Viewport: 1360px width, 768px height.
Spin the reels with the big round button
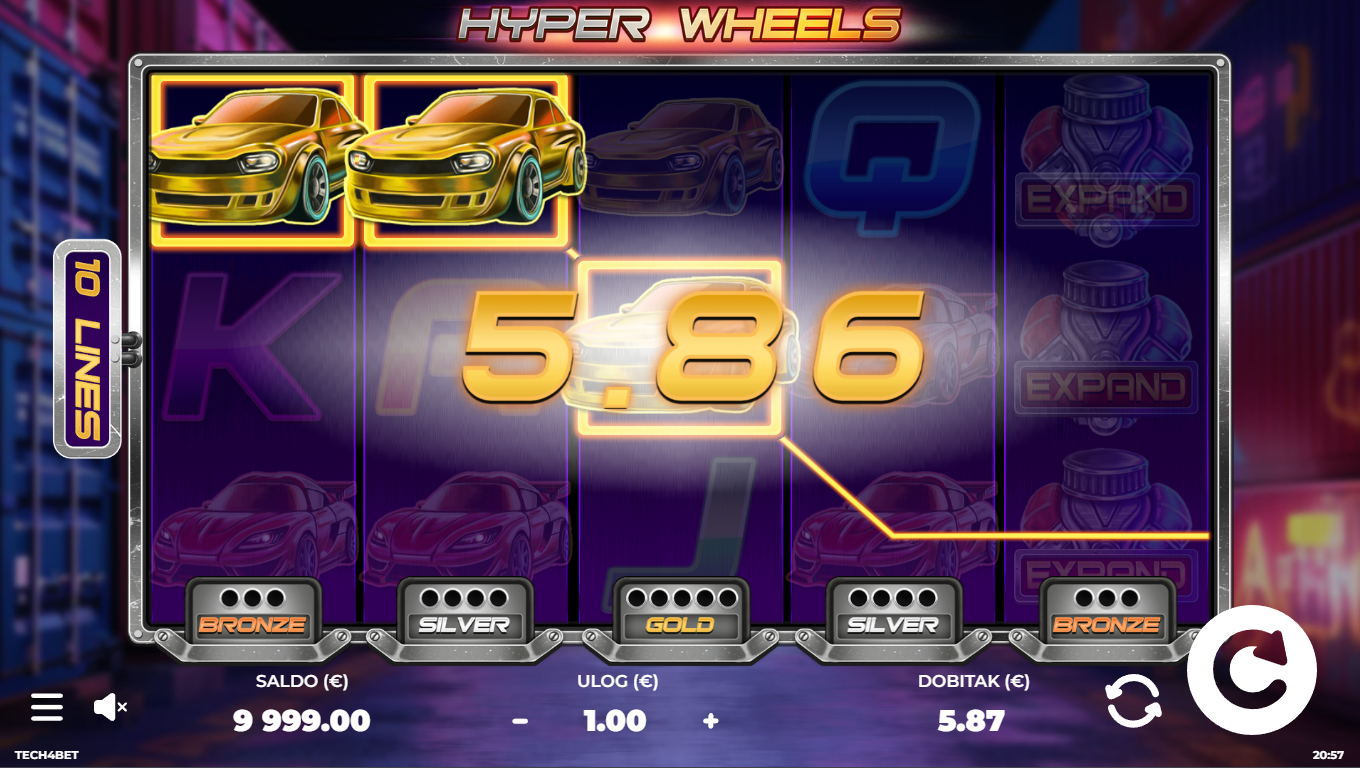1251,670
